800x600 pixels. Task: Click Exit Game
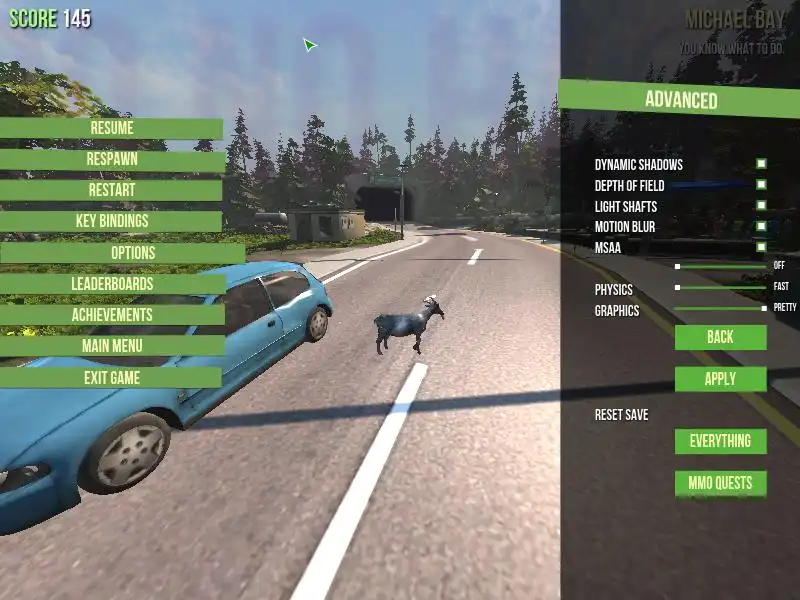click(x=111, y=378)
